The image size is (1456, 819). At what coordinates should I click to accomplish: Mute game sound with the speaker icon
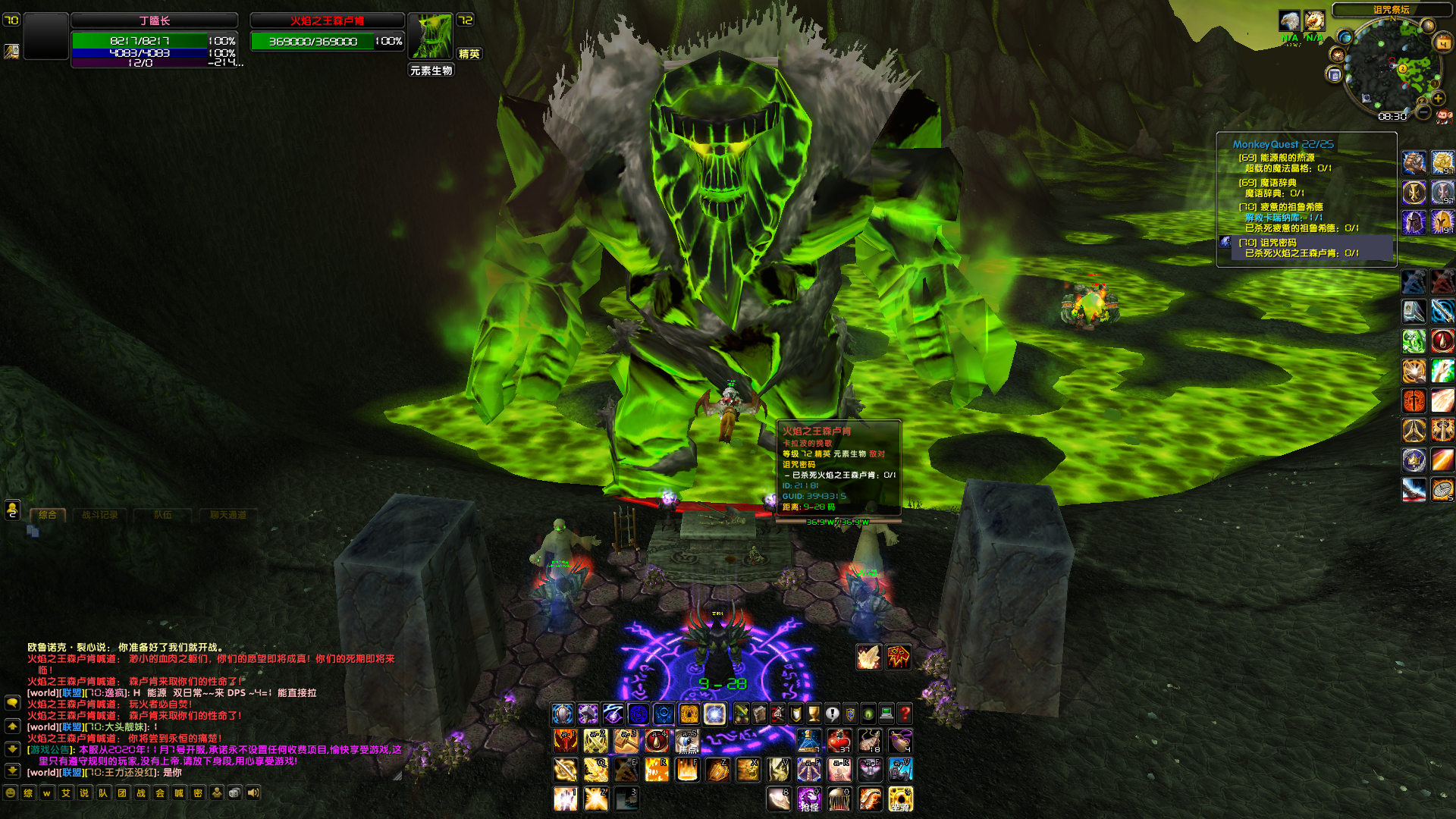254,792
